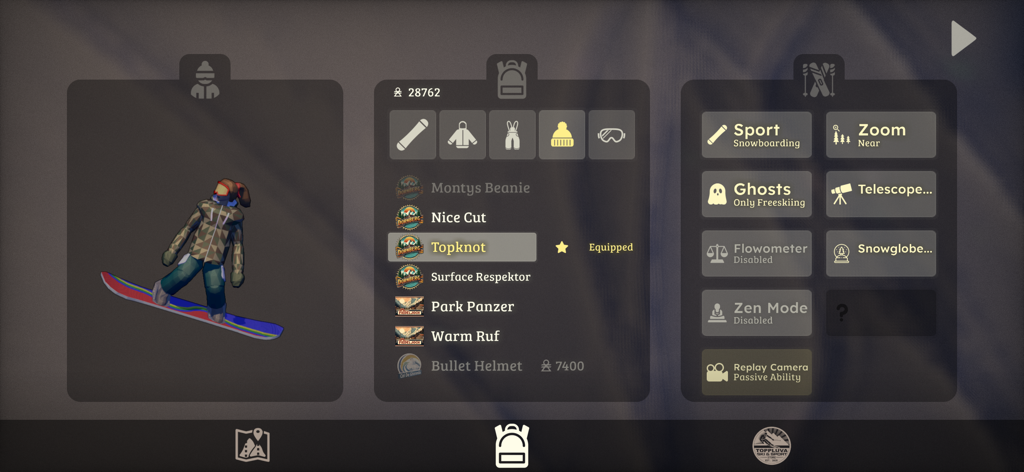The width and height of the screenshot is (1024, 472).
Task: Select Montys Beanie from the list
Action: [x=480, y=188]
